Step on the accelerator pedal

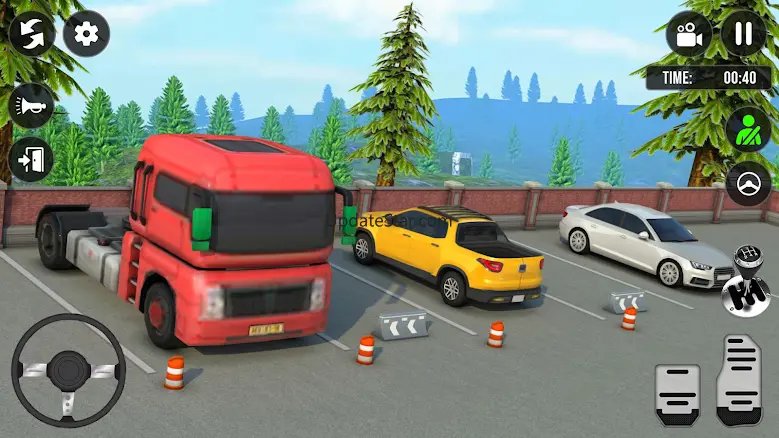741,380
